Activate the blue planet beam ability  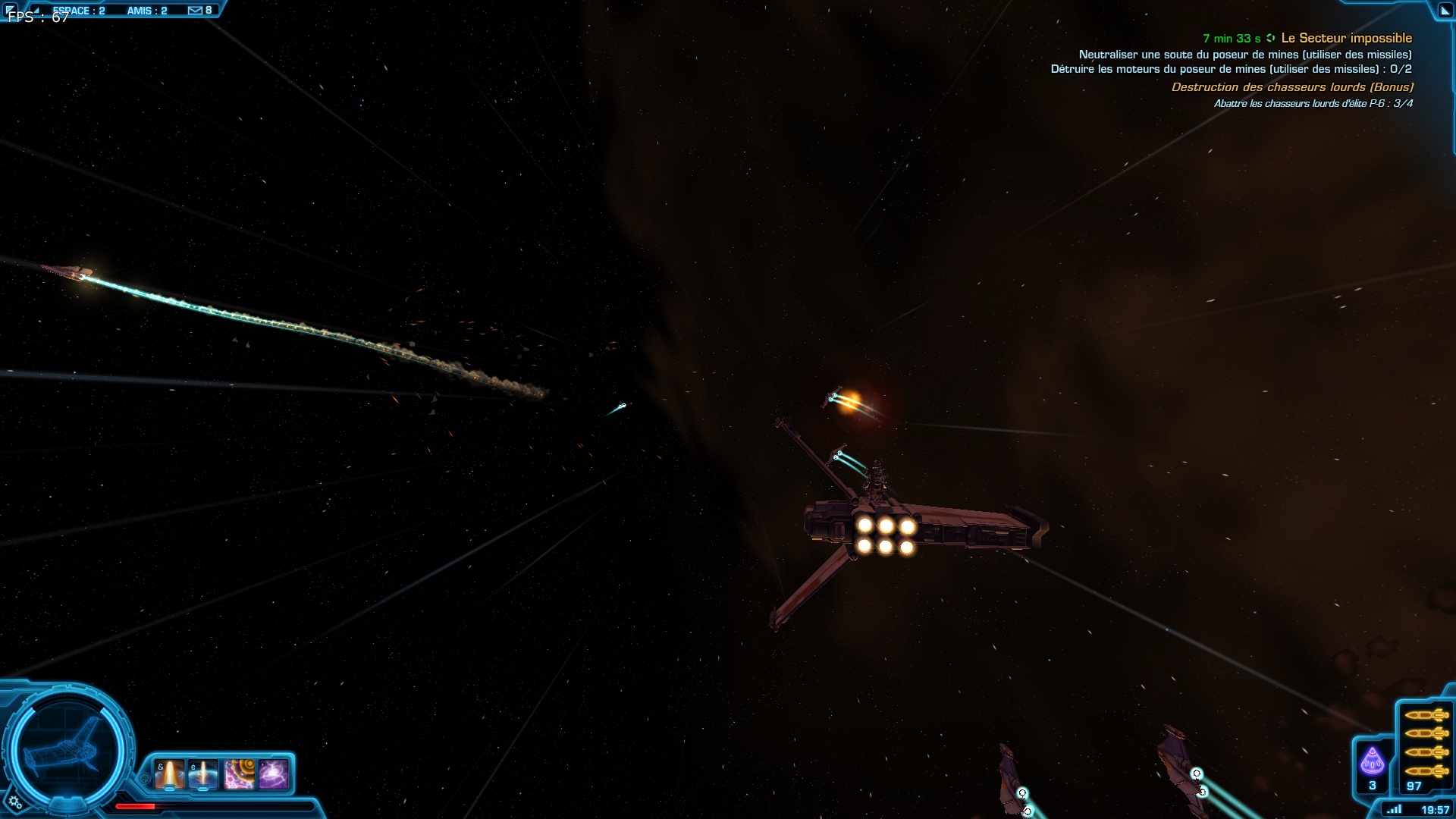[x=203, y=775]
